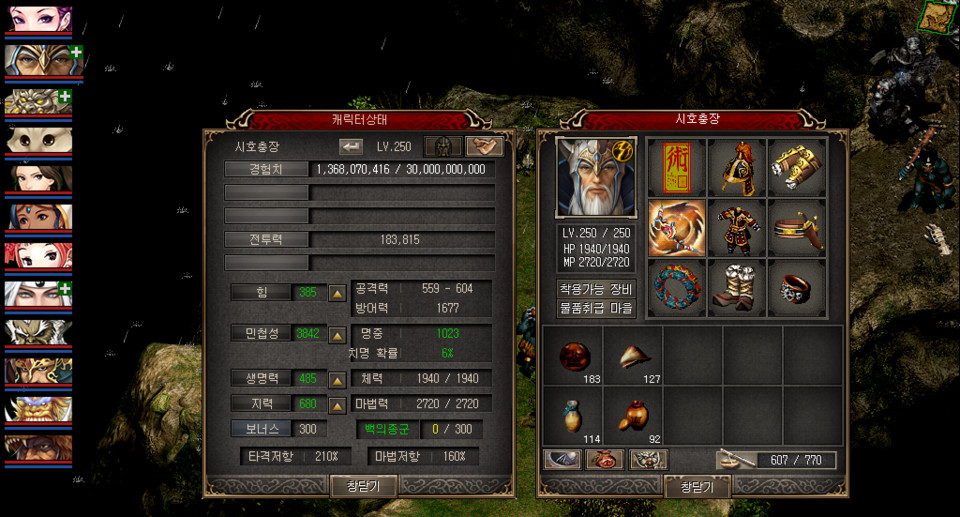Raise the 힘 stat with its arrow
Screen dimensions: 960x517
point(338,293)
